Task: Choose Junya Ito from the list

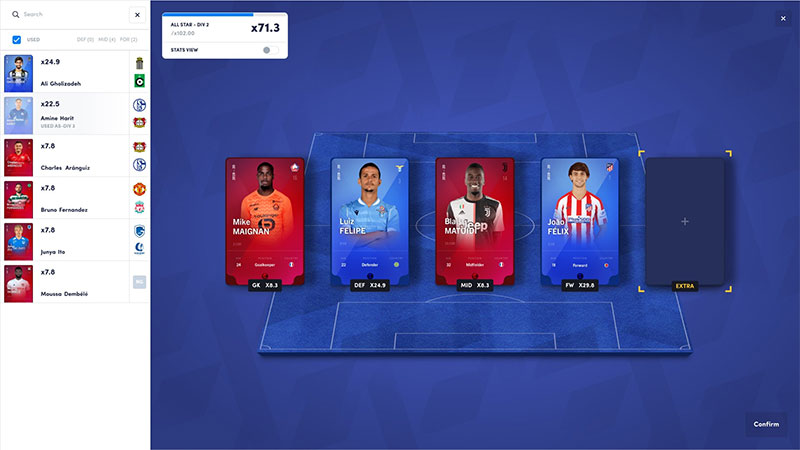Action: click(65, 243)
